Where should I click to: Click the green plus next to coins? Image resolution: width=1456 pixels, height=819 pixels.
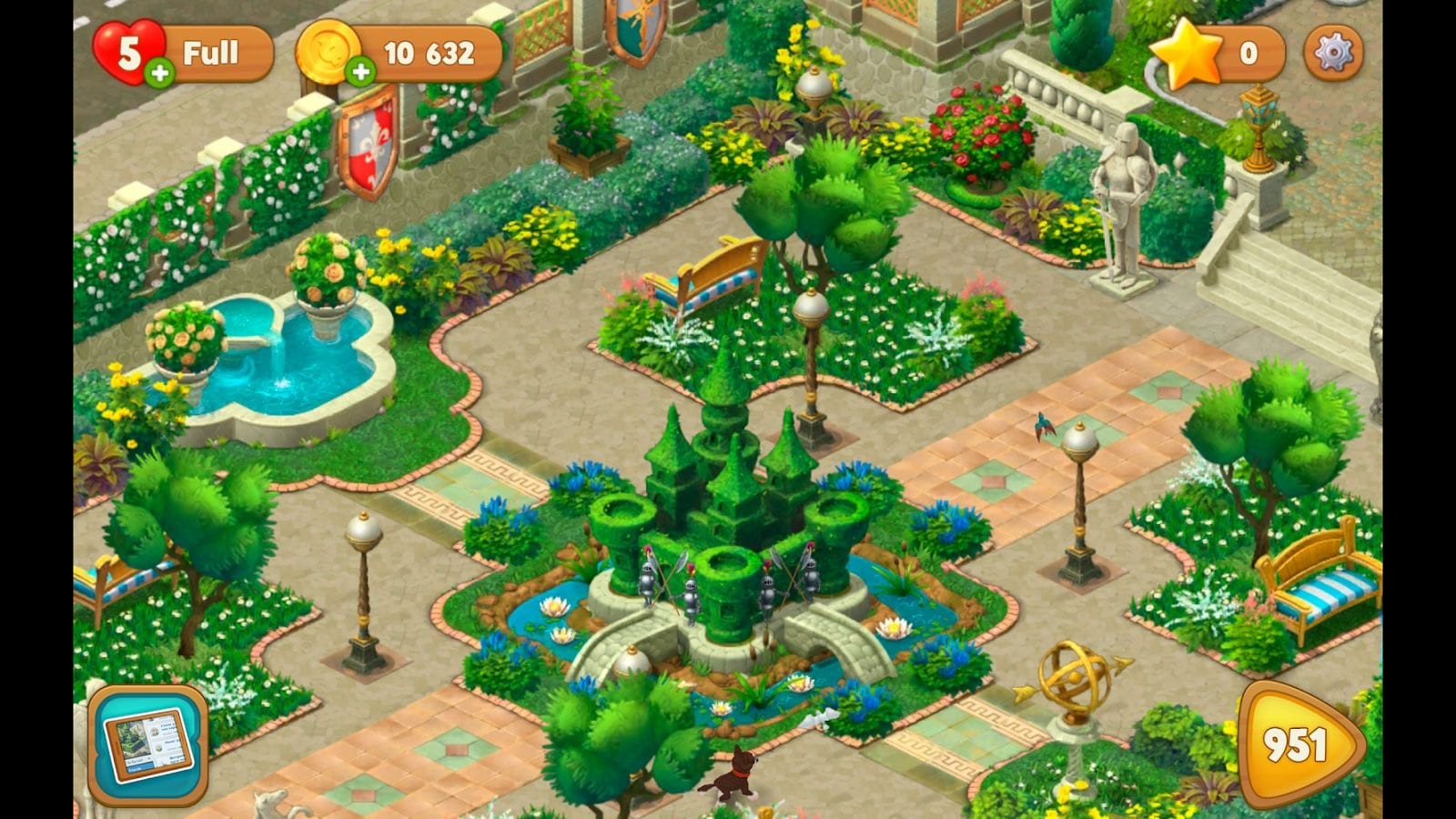[x=362, y=71]
